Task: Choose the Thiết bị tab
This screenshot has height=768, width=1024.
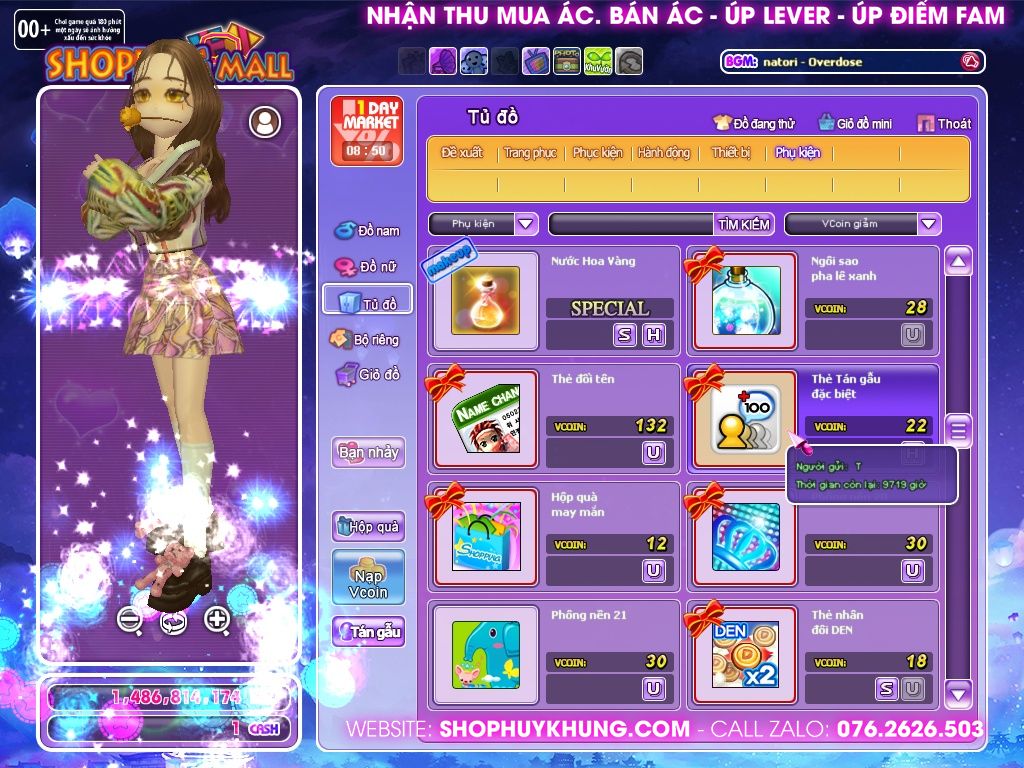Action: click(x=731, y=153)
